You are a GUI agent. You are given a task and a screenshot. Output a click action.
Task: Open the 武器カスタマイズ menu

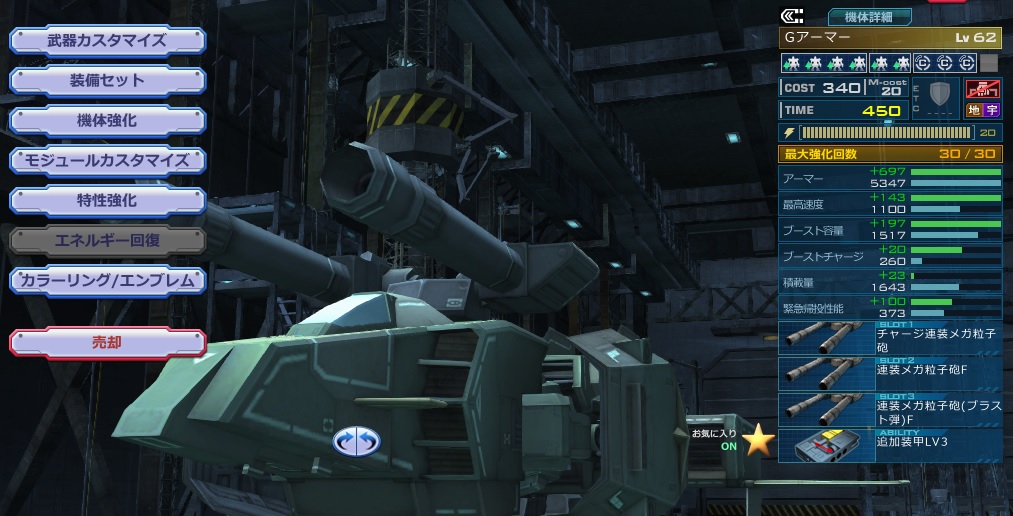pyautogui.click(x=108, y=41)
